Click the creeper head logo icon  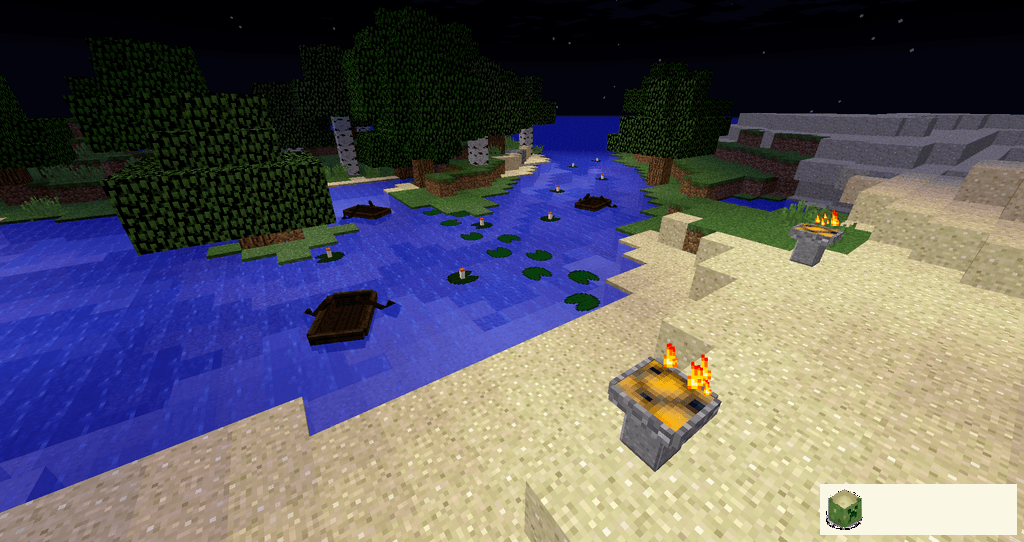tap(844, 509)
